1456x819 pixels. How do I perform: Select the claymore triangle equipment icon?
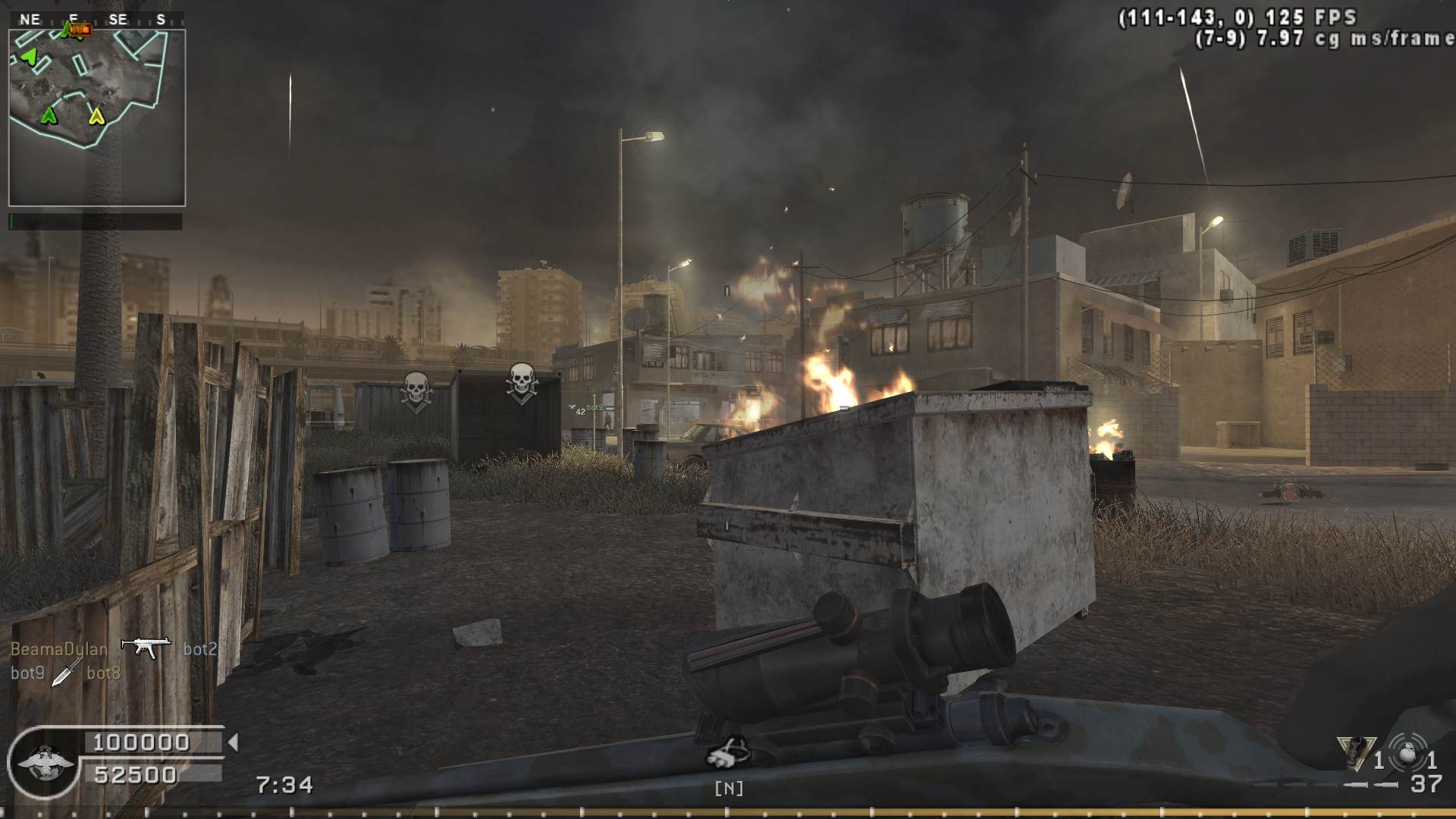[x=1357, y=753]
